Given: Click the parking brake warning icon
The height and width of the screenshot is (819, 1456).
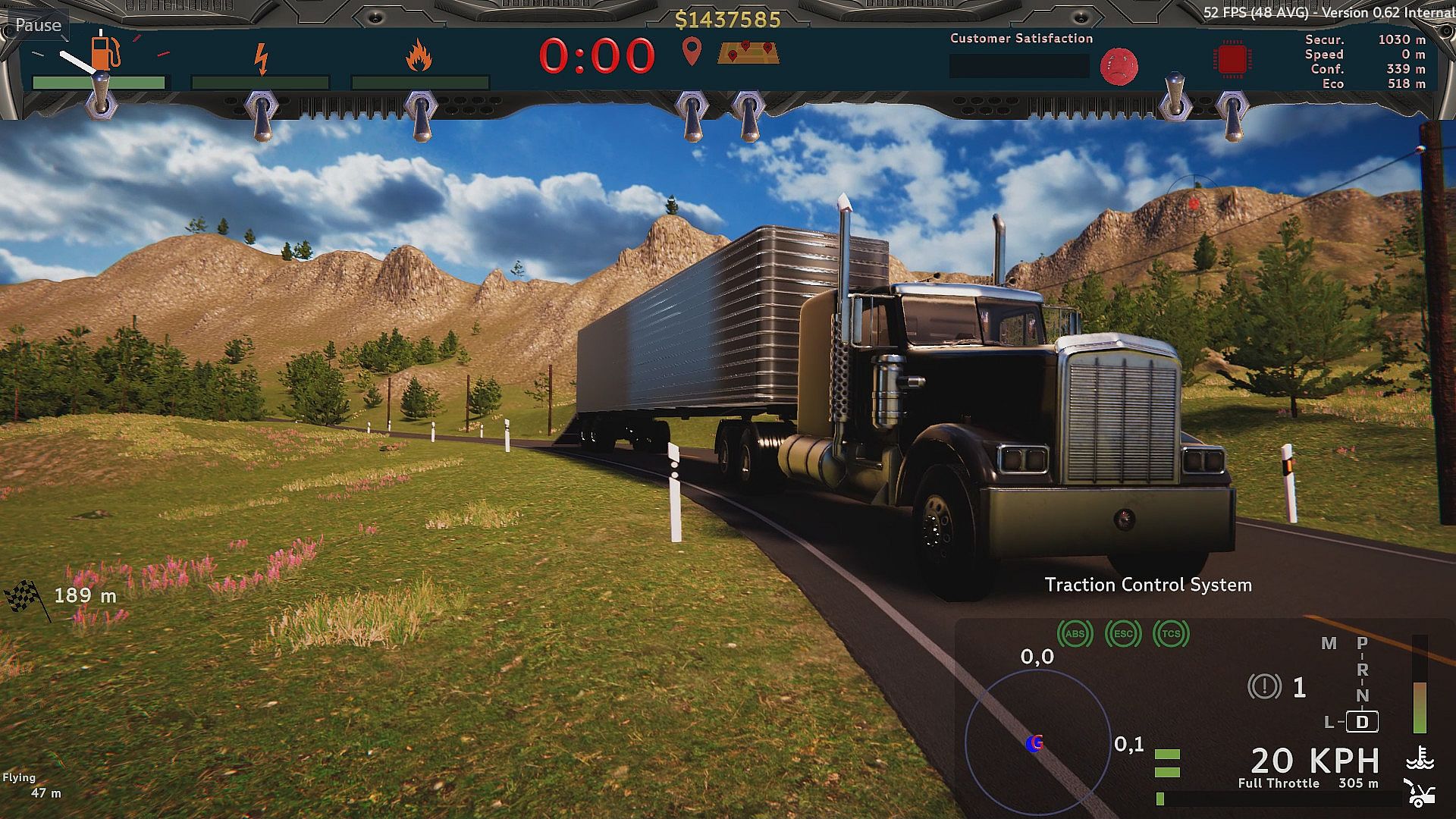Looking at the screenshot, I should click(x=1263, y=687).
